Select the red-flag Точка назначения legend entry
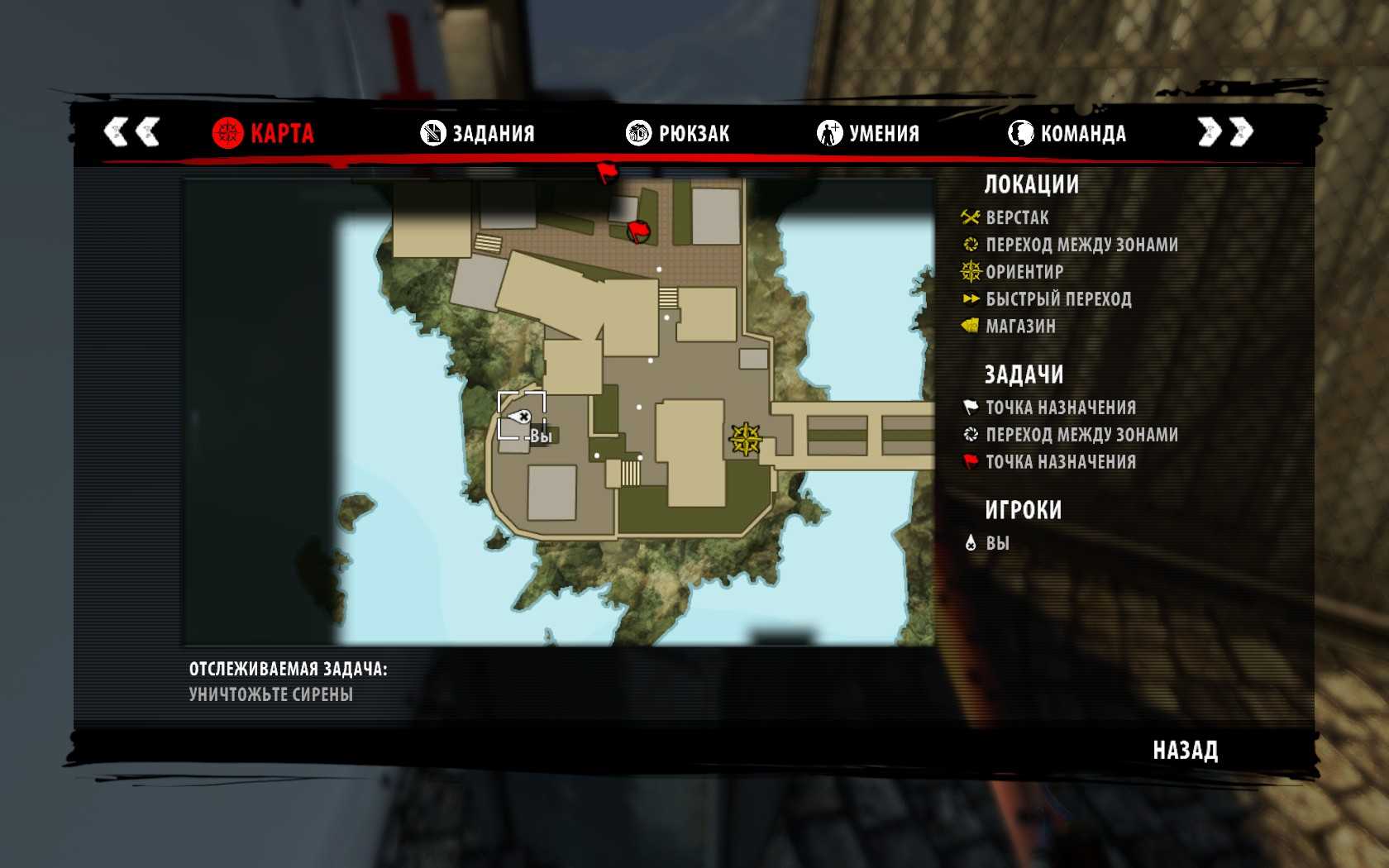 1060,462
